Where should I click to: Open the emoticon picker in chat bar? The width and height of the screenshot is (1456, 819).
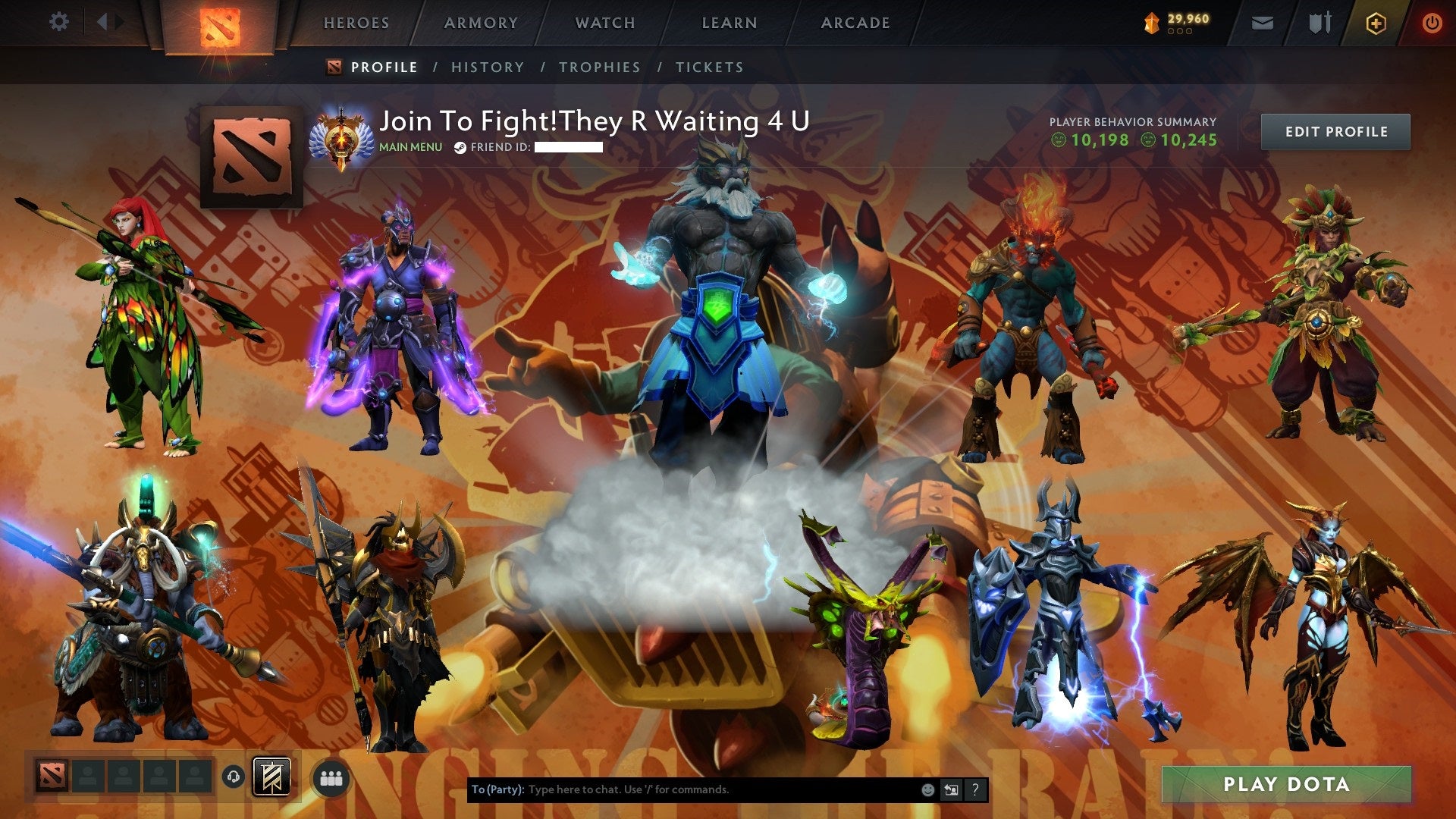click(x=927, y=789)
